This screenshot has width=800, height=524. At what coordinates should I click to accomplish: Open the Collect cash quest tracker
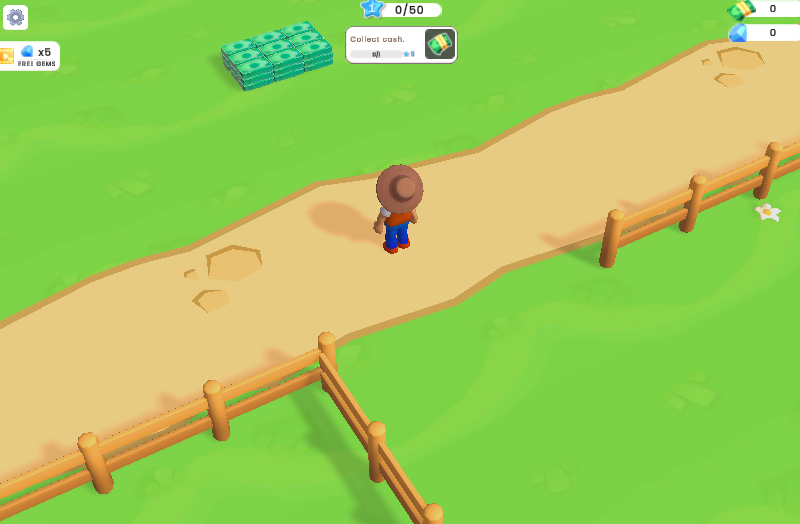tap(401, 45)
